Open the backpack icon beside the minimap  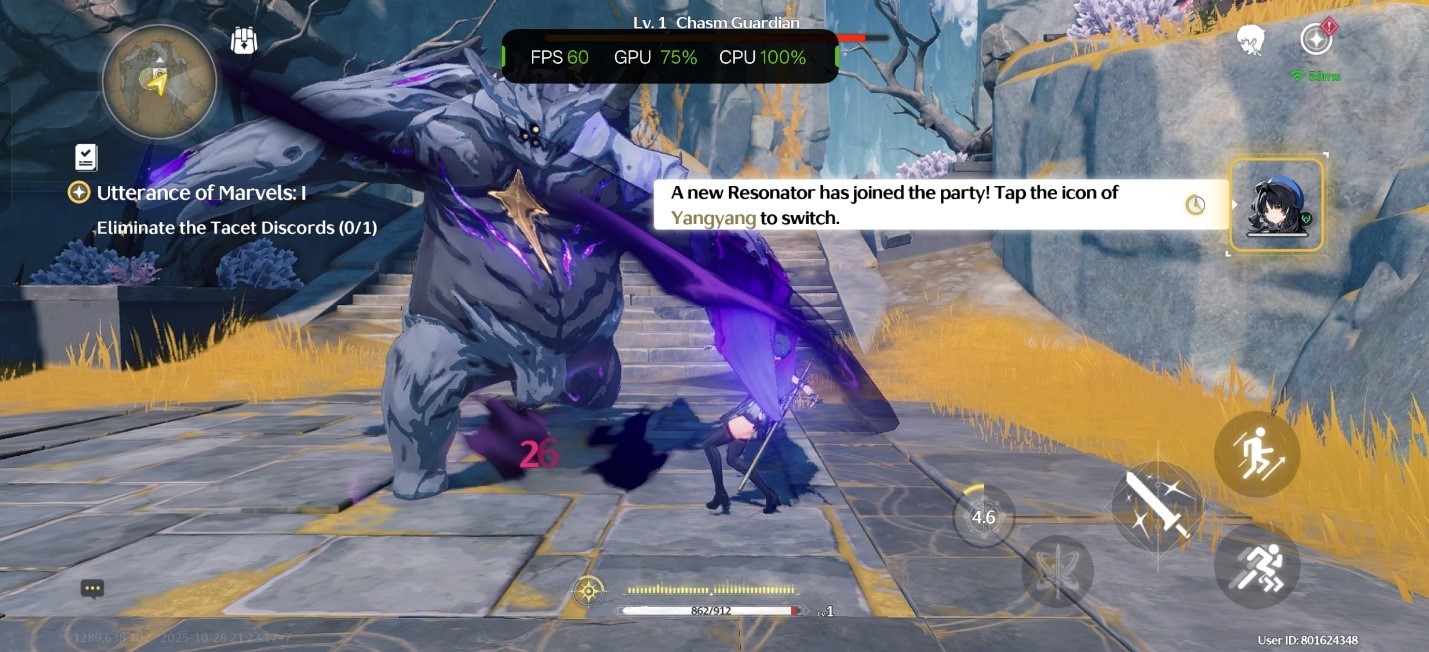coord(244,41)
